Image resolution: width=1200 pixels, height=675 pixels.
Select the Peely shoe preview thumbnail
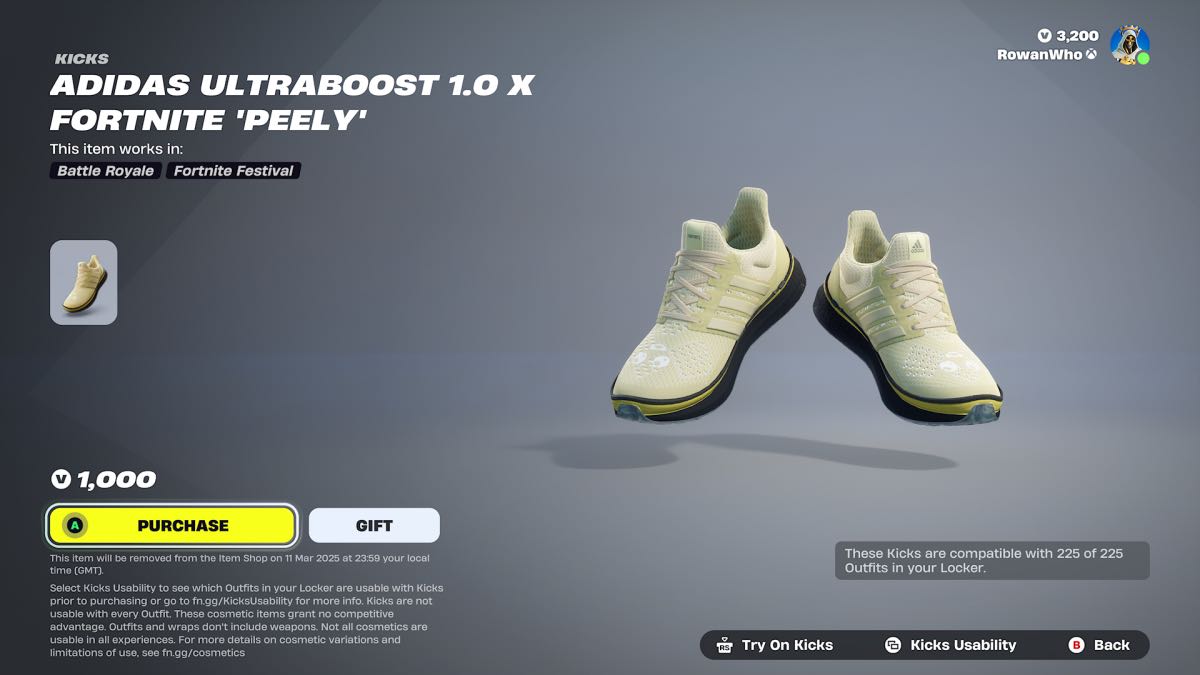tap(84, 282)
